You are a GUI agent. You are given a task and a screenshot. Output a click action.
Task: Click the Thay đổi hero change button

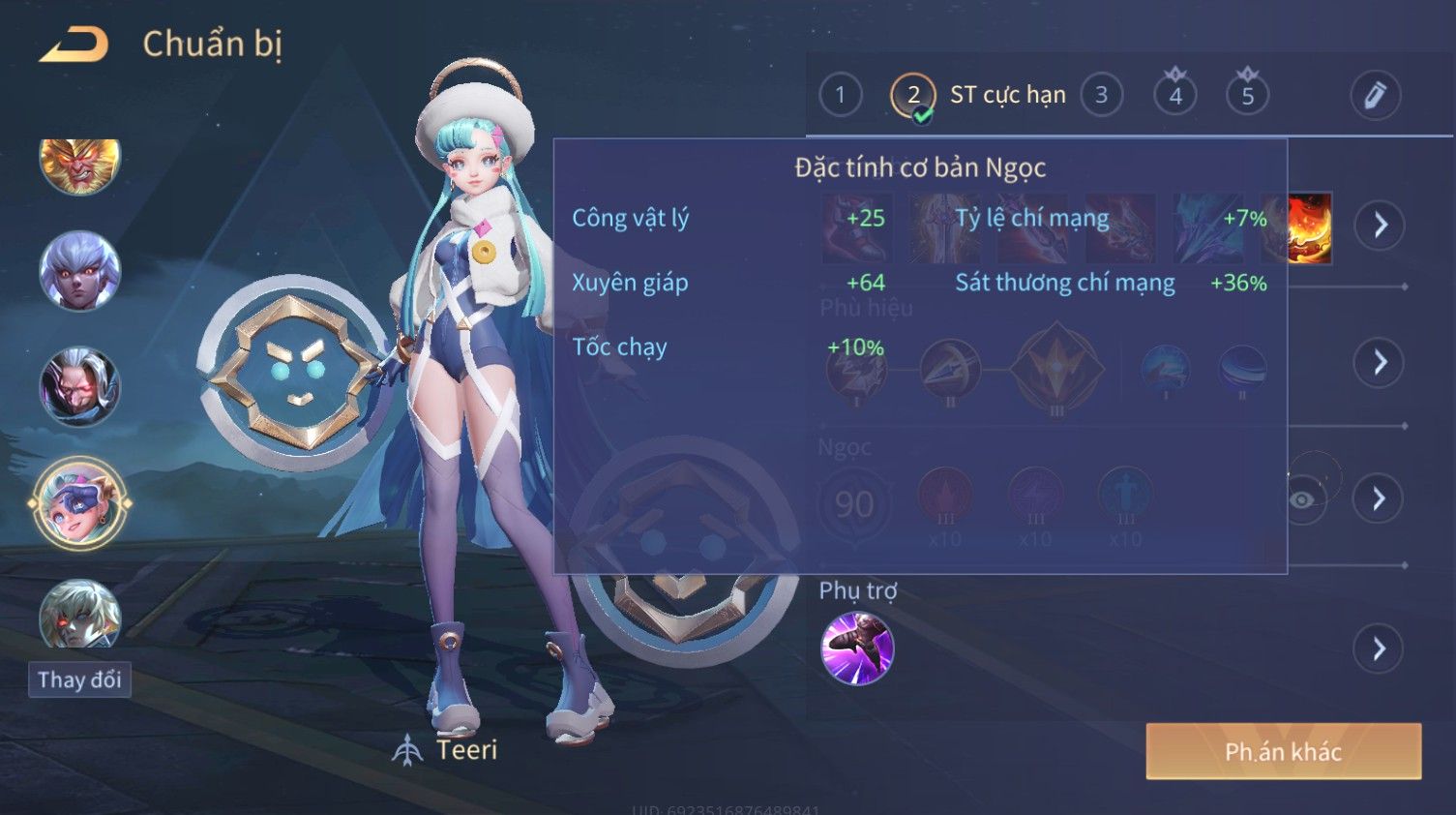pyautogui.click(x=79, y=679)
